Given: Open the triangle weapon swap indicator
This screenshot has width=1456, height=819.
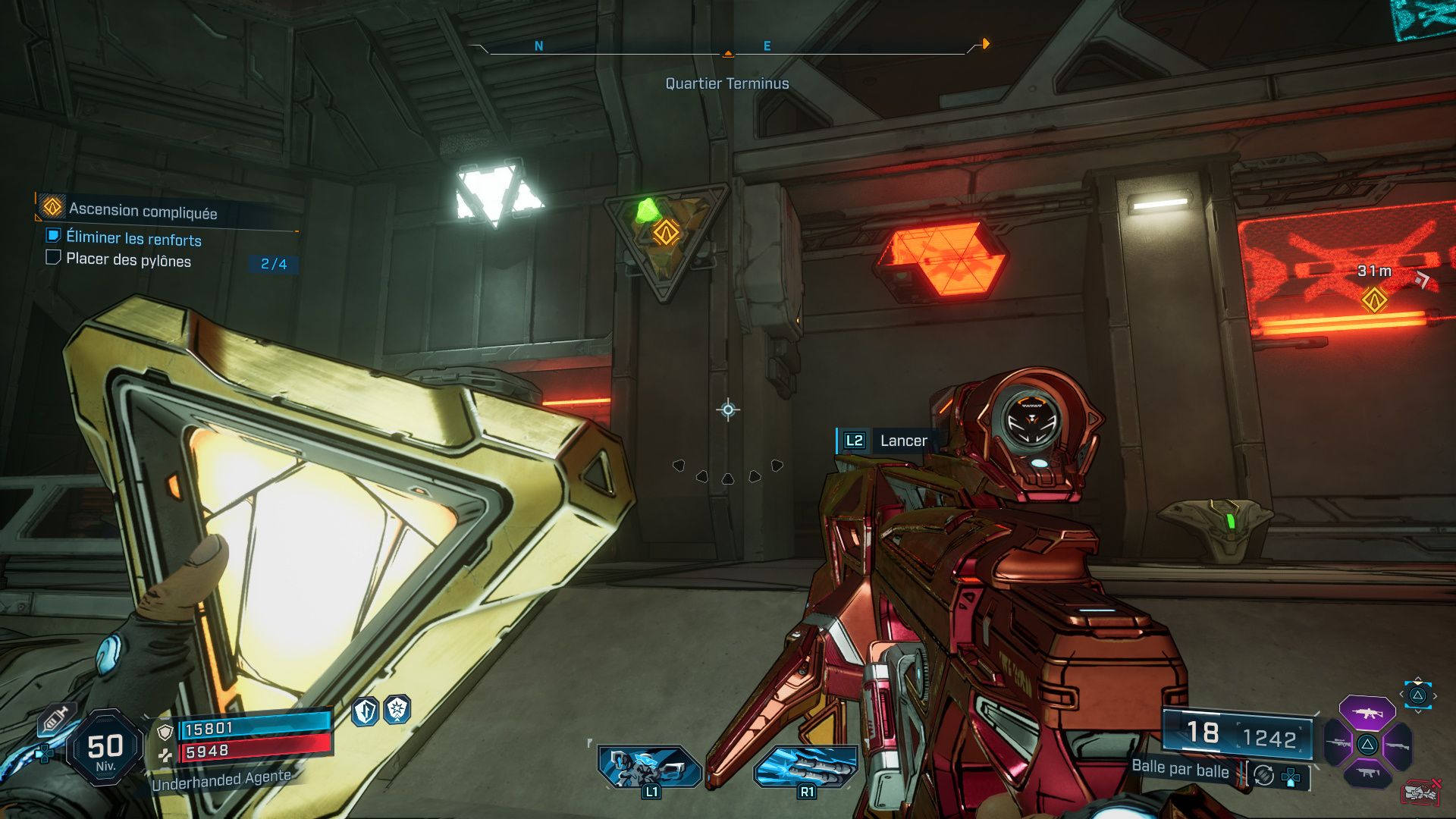Looking at the screenshot, I should 1418,695.
